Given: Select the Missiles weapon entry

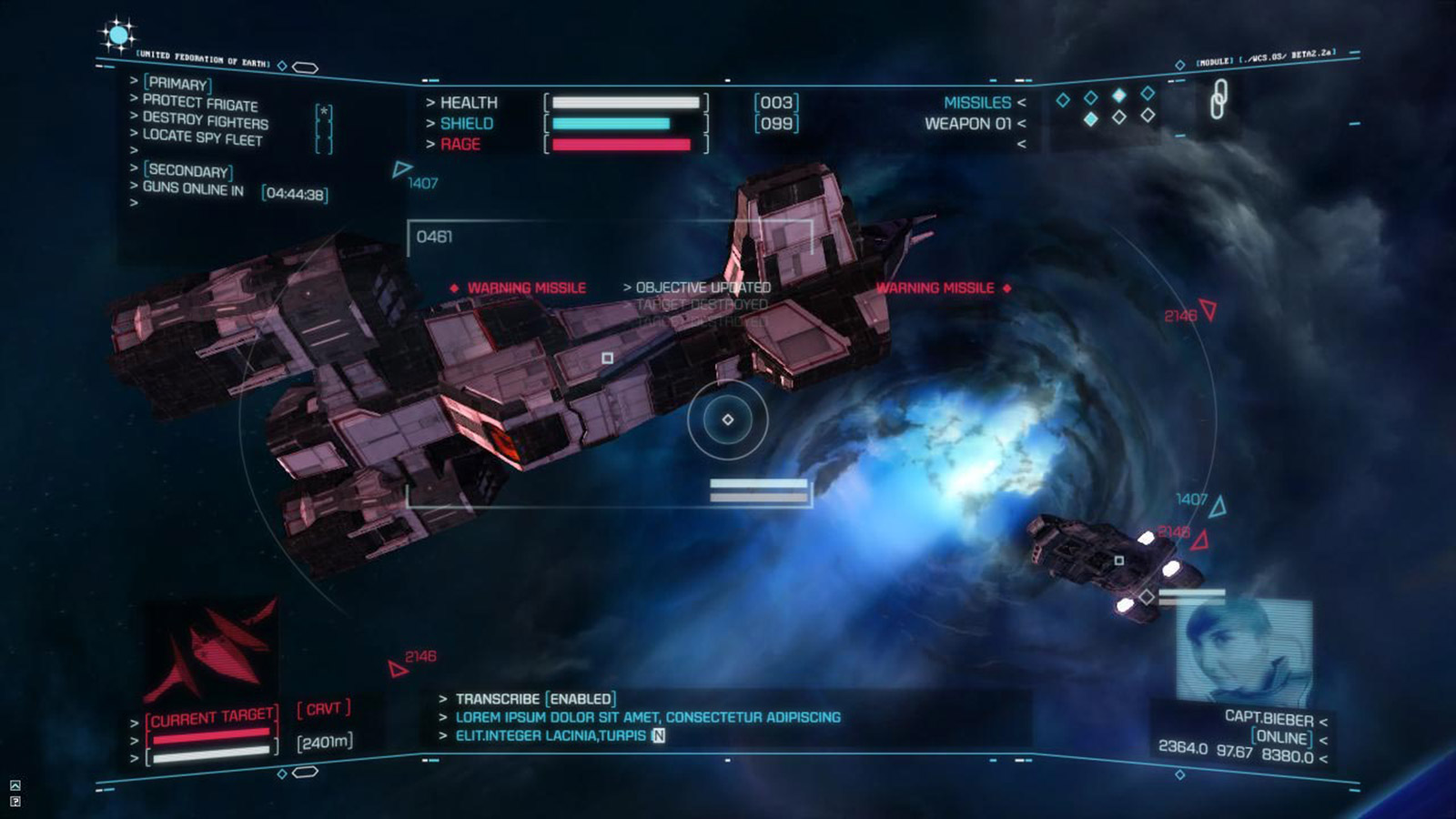Looking at the screenshot, I should (x=976, y=103).
